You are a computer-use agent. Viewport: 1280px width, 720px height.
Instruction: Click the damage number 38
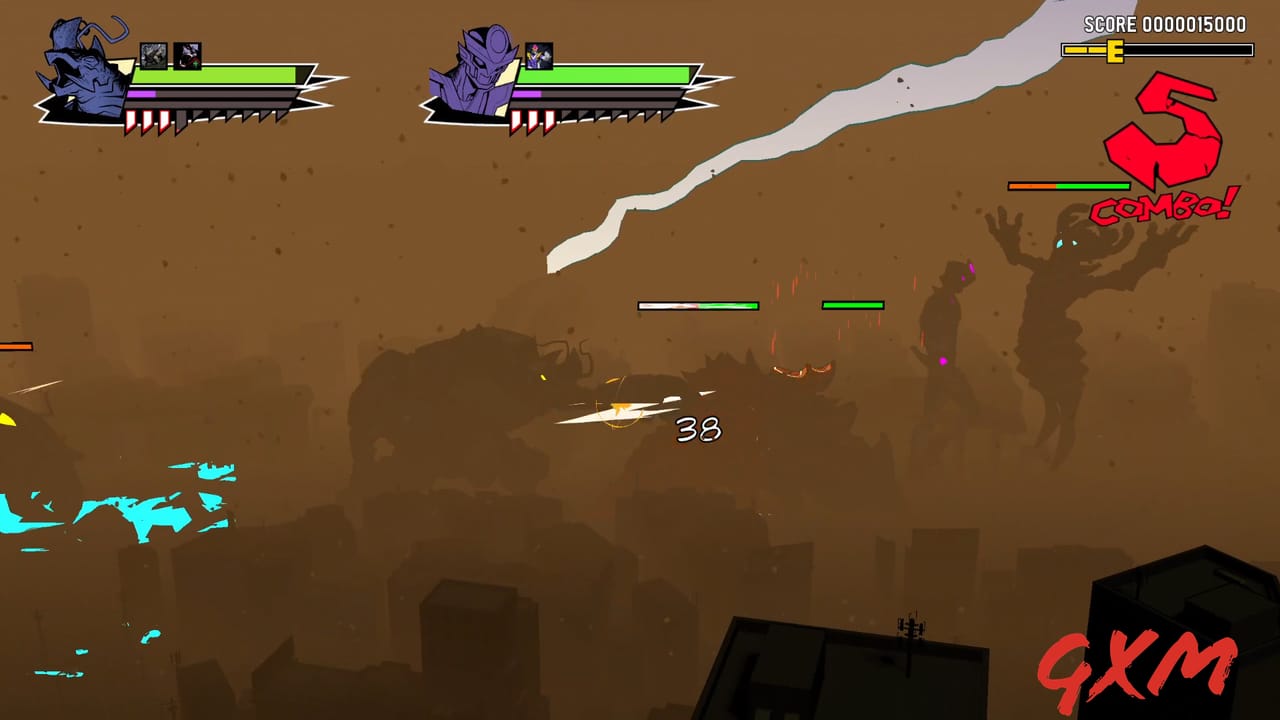coord(700,430)
